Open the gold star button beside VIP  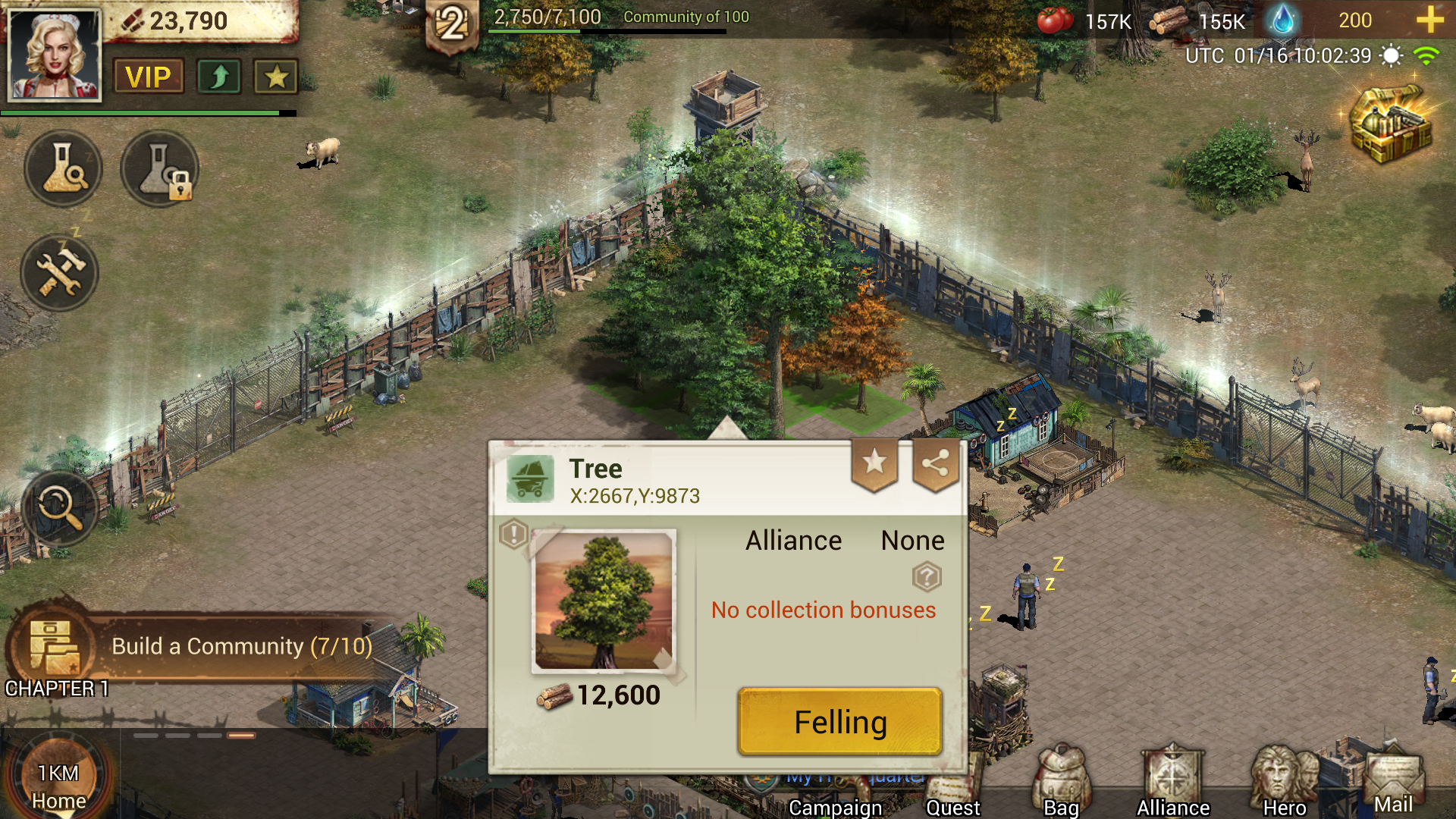point(276,77)
